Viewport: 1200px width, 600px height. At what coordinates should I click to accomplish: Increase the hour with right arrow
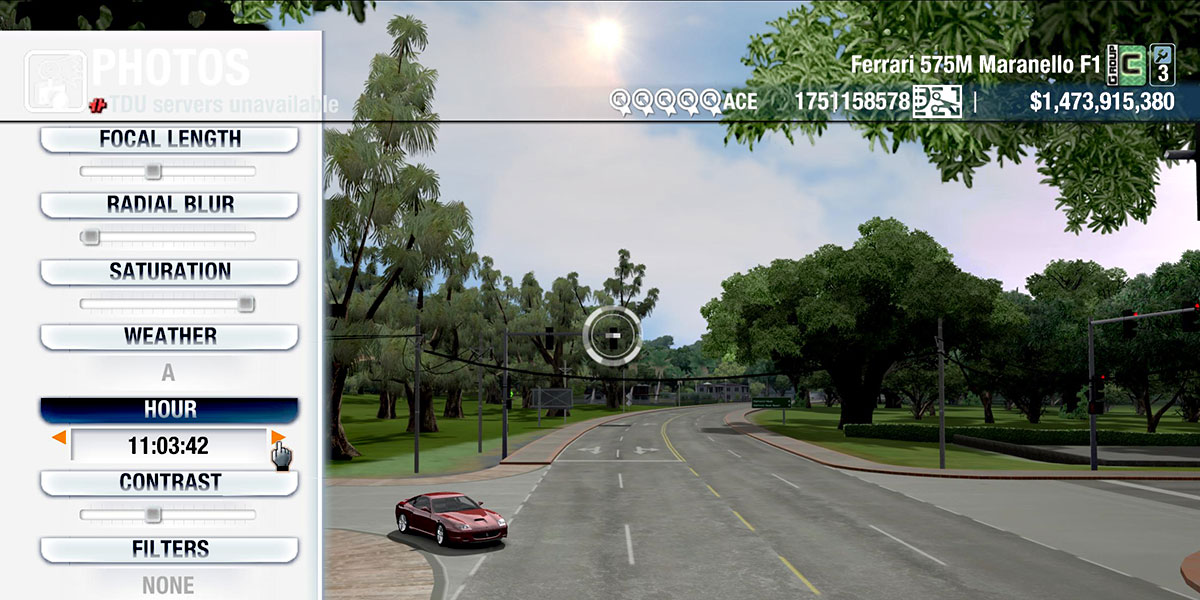tap(277, 437)
